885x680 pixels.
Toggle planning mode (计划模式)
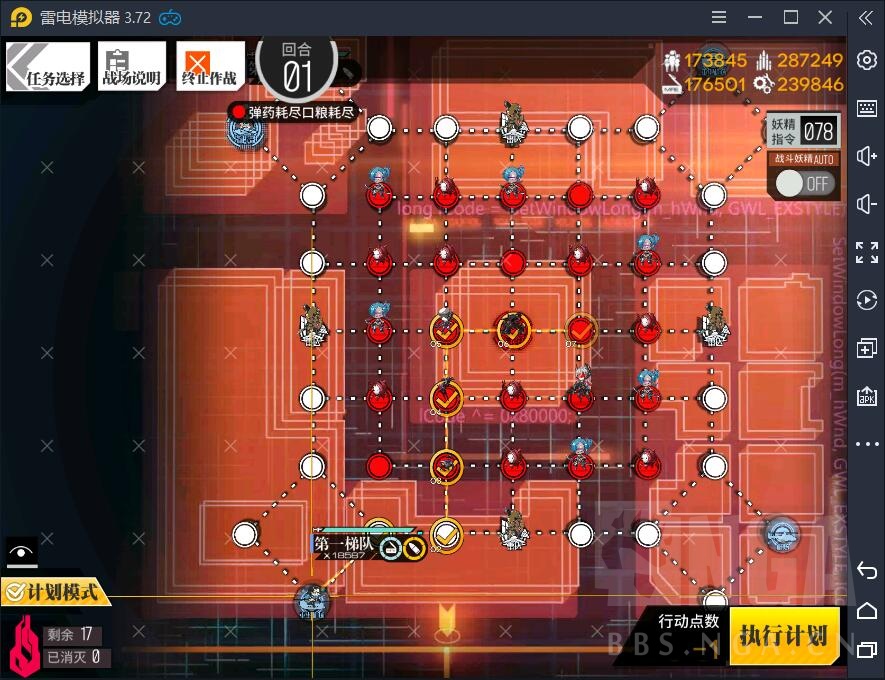(x=55, y=592)
